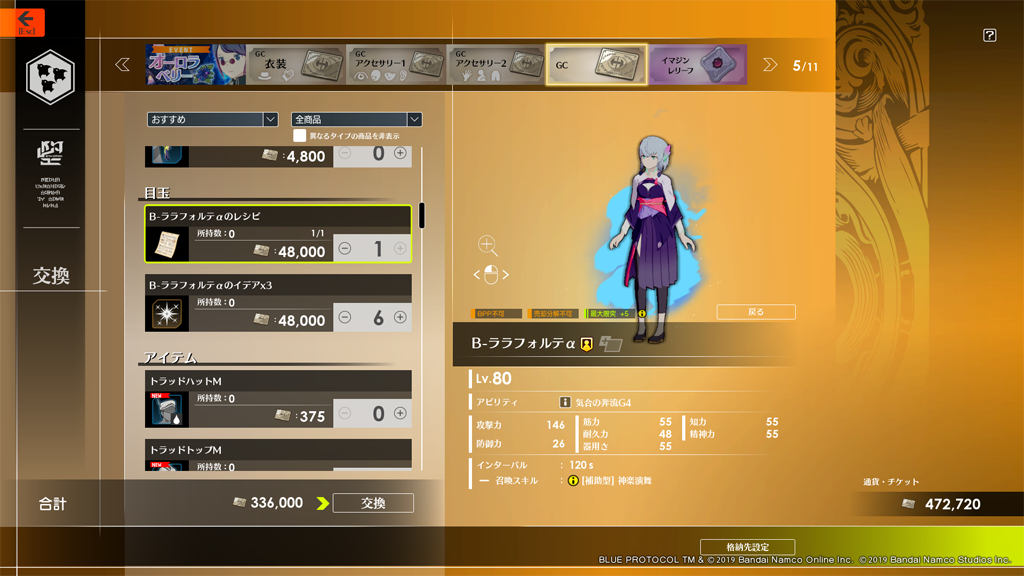Select the GC アクセサリー1 tab
This screenshot has height=576, width=1024.
click(396, 65)
